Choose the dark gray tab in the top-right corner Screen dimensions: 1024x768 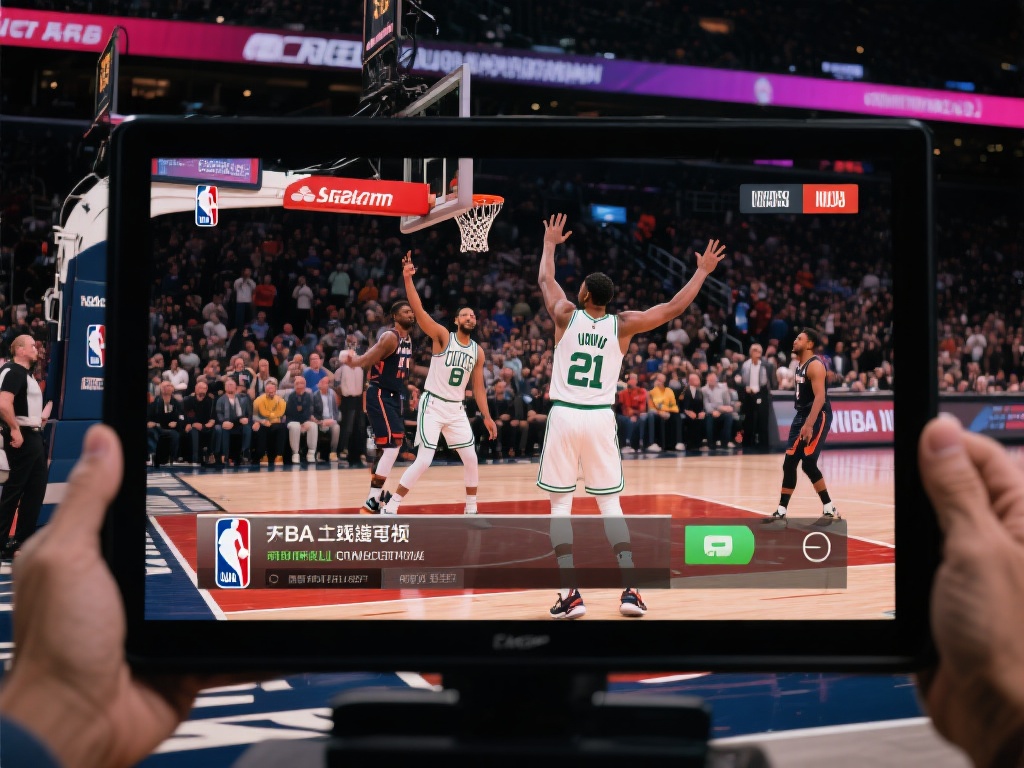(770, 198)
